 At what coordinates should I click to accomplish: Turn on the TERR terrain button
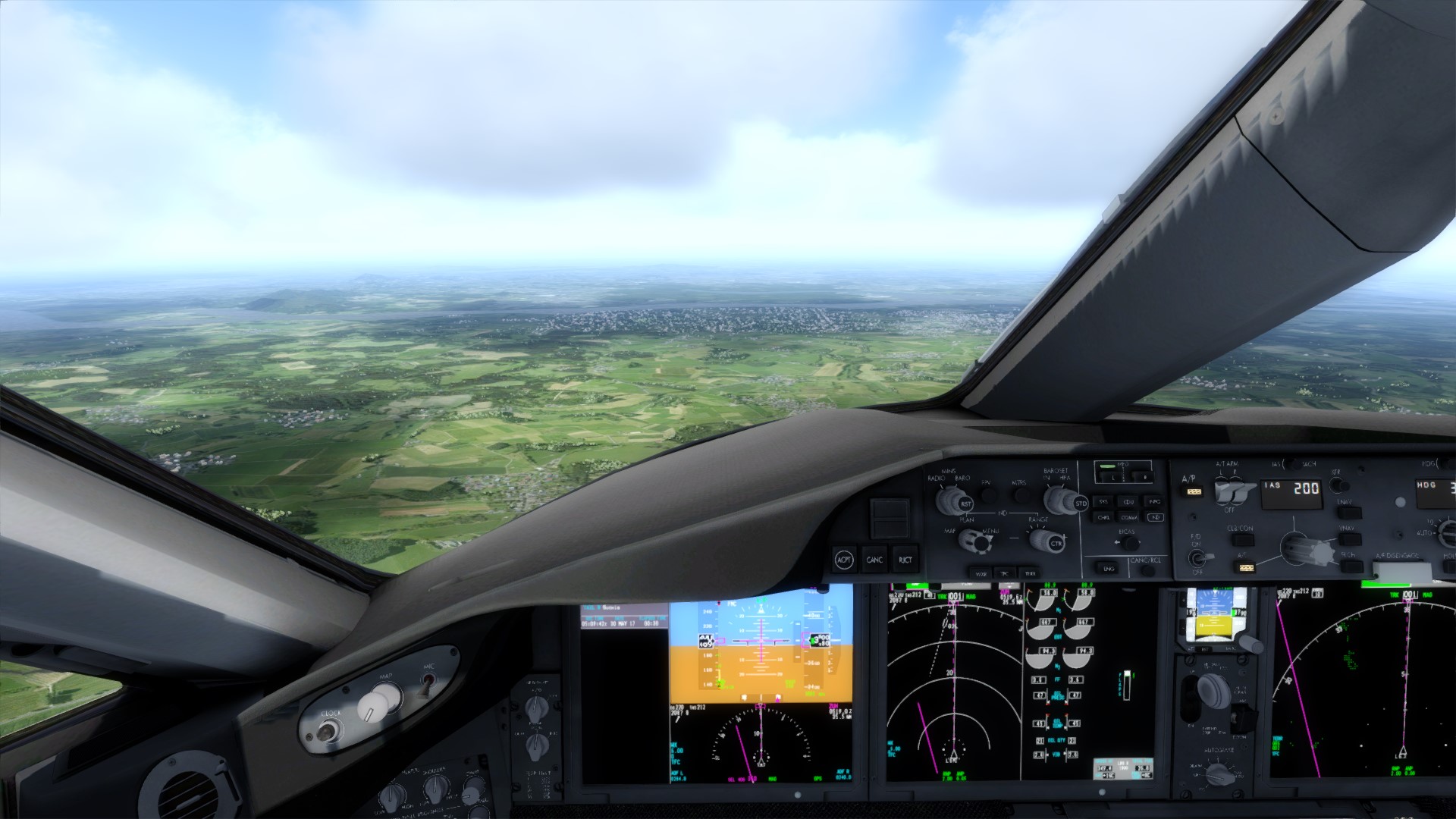pos(1029,573)
